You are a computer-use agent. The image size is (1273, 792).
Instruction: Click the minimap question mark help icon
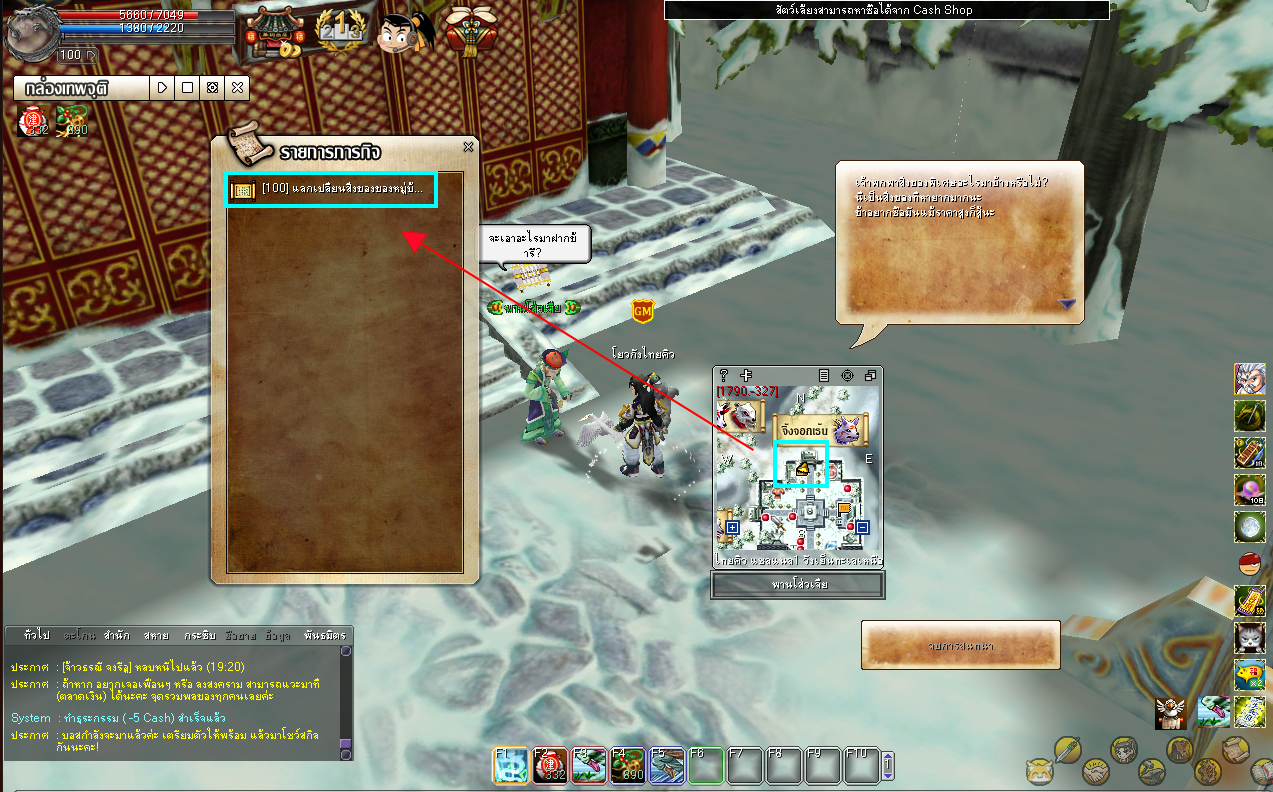[724, 375]
